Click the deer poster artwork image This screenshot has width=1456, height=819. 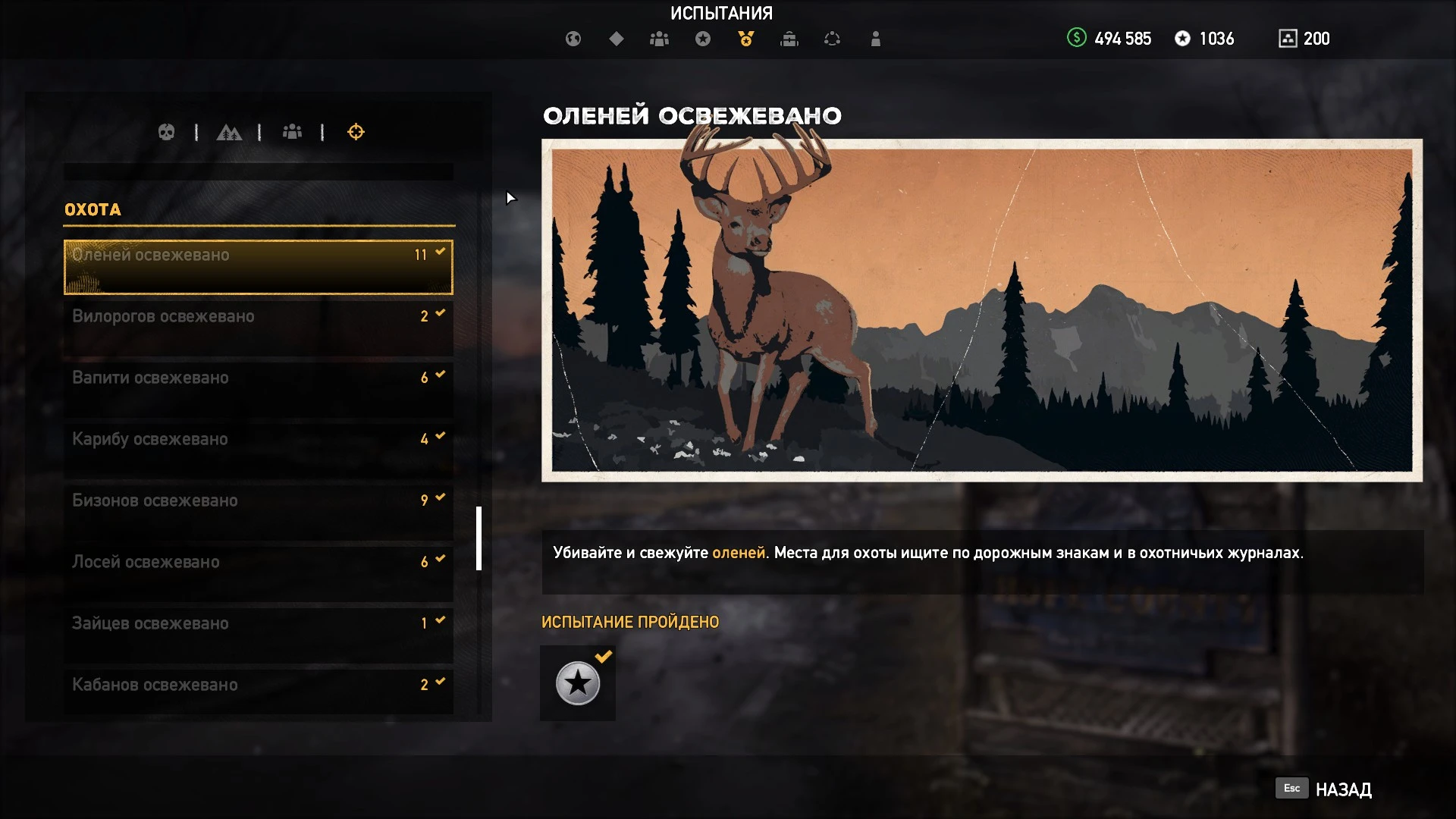[978, 303]
